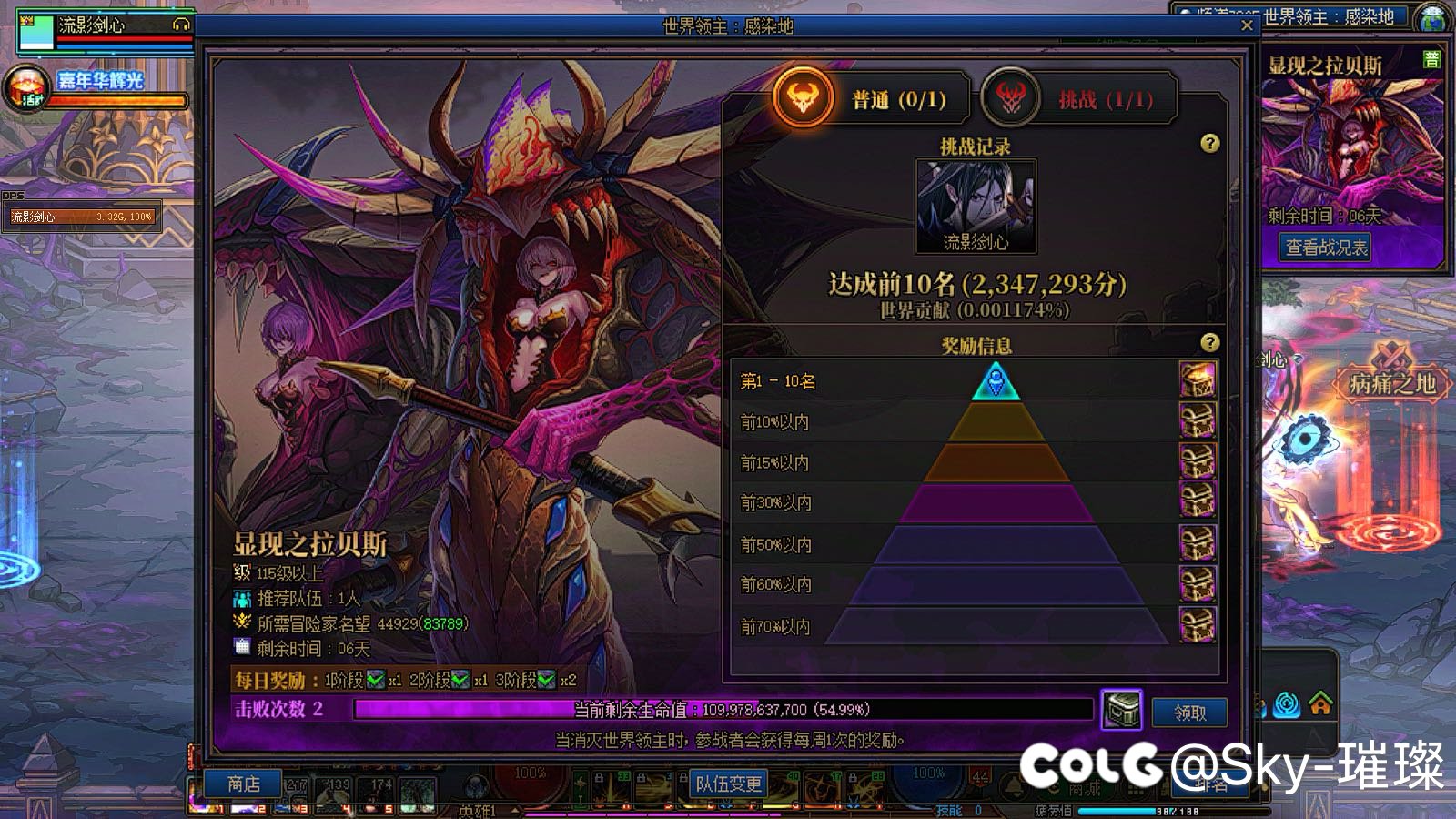The height and width of the screenshot is (819, 1456).
Task: View the reward chest for 前50%以内
Action: click(x=1198, y=543)
